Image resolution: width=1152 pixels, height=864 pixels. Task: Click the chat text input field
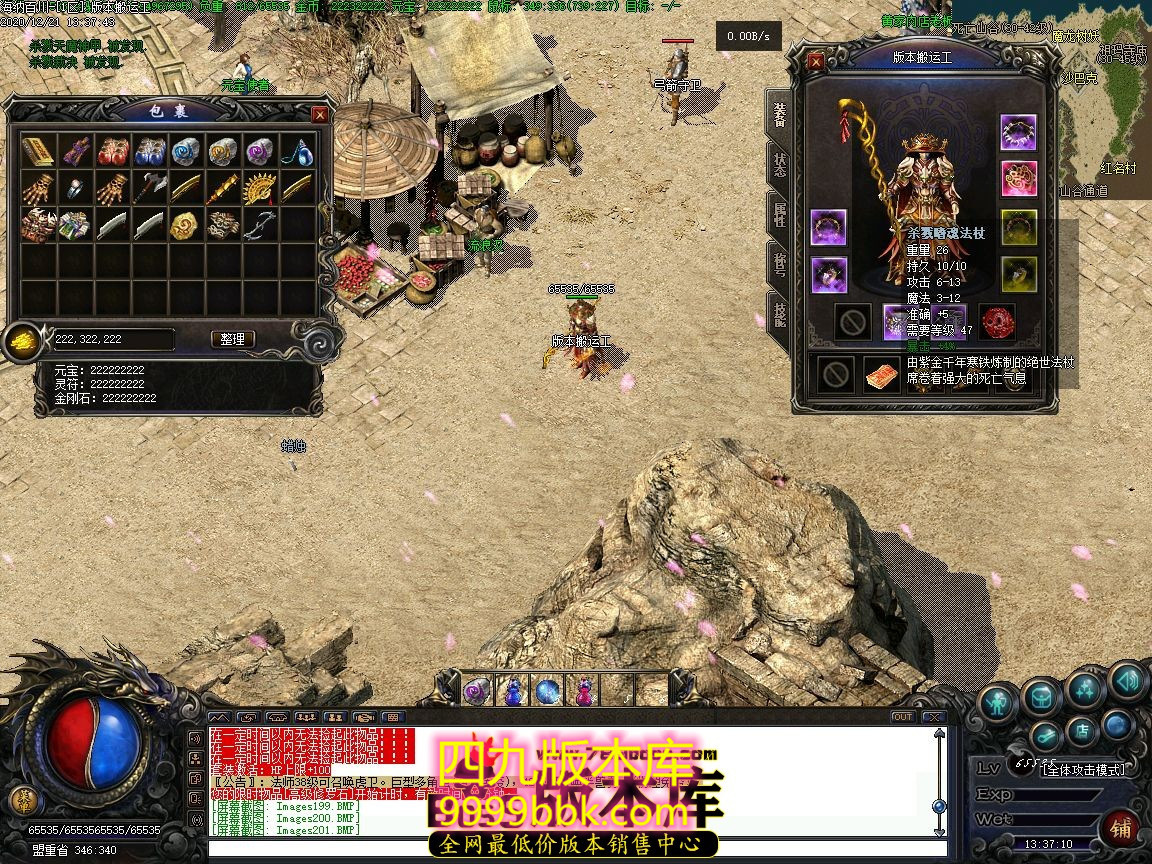(570, 850)
